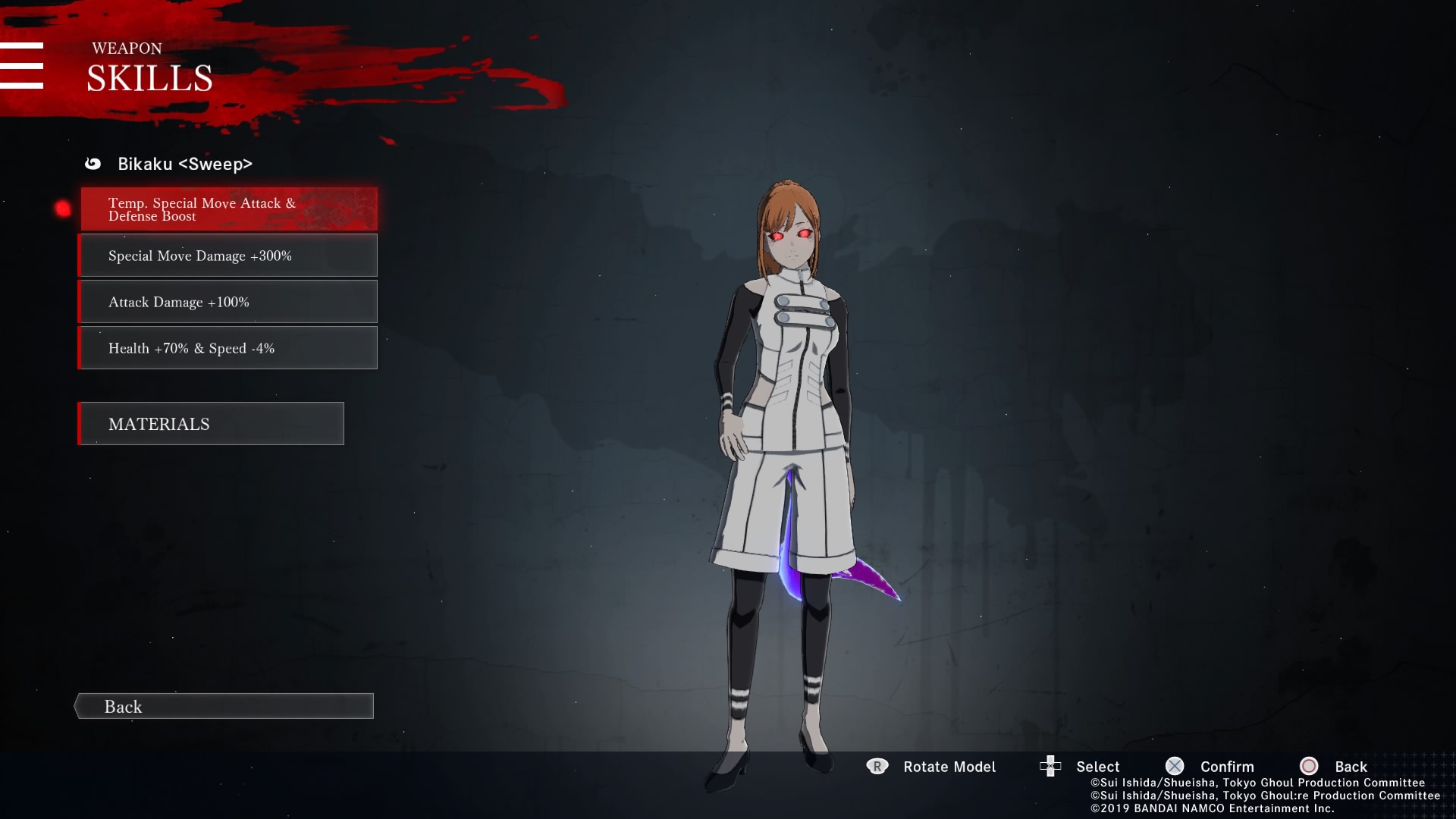1456x819 pixels.
Task: Open the MATERIALS list
Action: [x=212, y=424]
